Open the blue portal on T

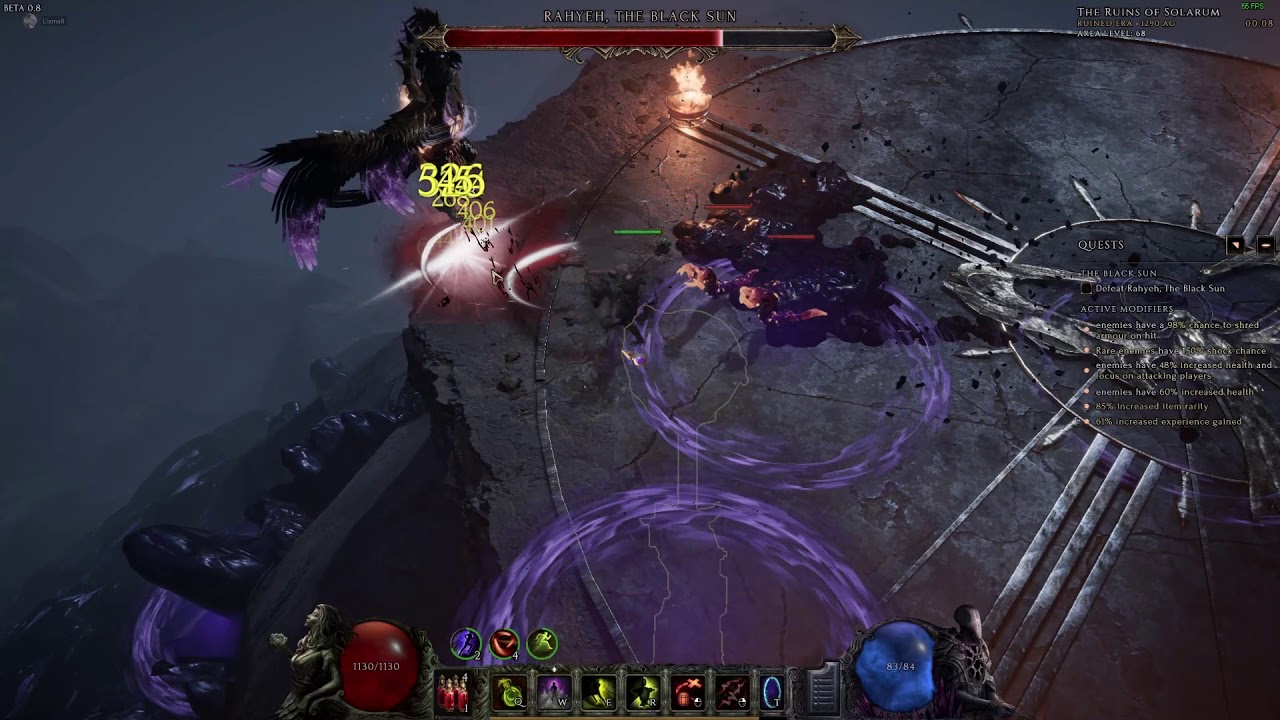772,692
